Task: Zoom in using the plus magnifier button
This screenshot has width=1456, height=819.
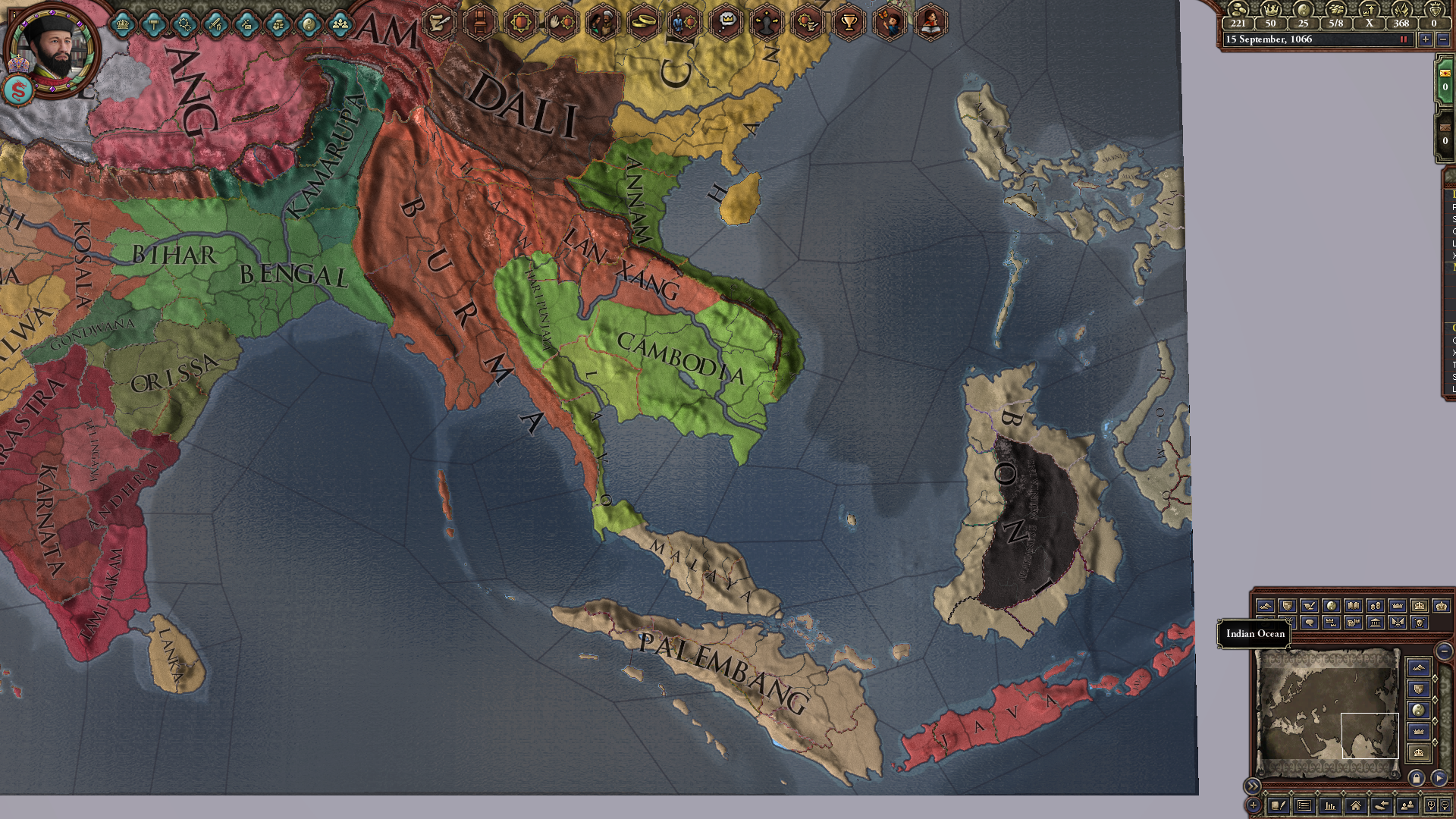Action: pyautogui.click(x=1432, y=805)
